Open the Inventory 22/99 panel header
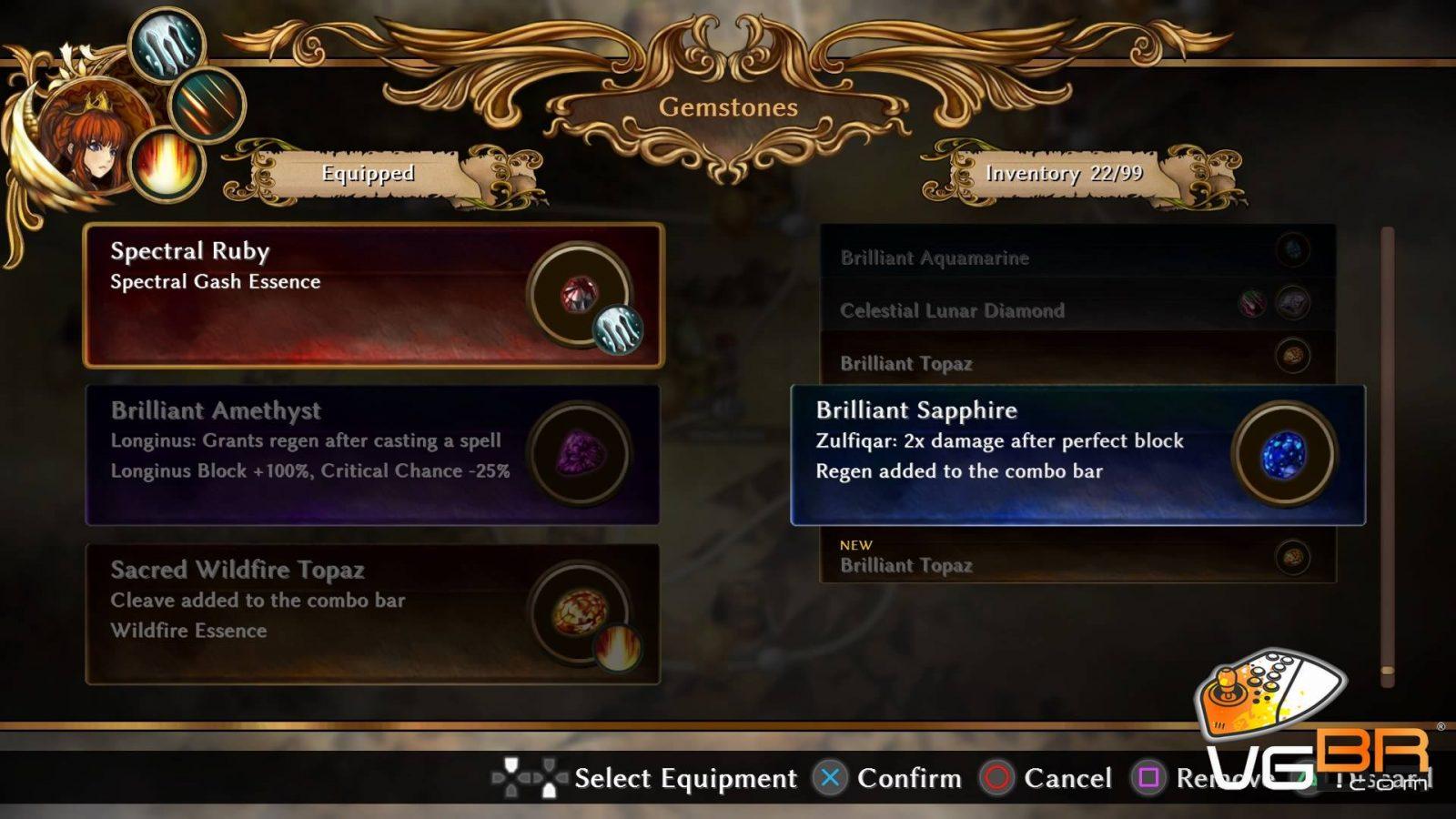This screenshot has width=1456, height=819. coord(1063,173)
